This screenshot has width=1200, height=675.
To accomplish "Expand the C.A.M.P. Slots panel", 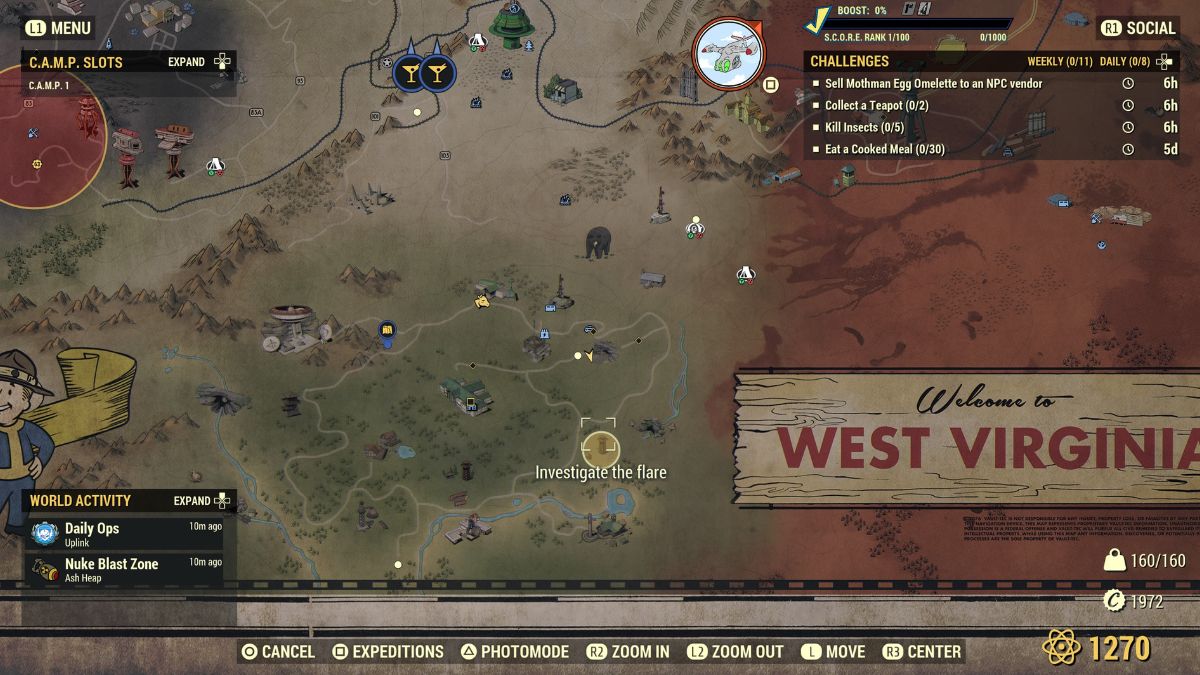I will (x=200, y=62).
